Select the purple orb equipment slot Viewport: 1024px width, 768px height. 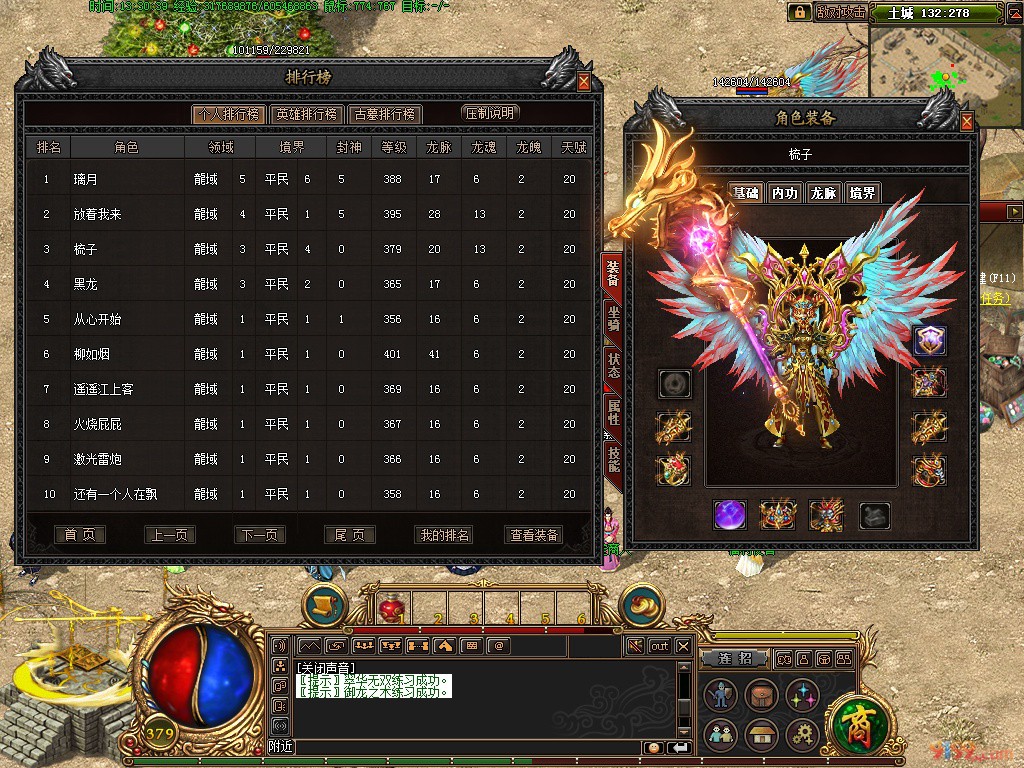point(729,515)
